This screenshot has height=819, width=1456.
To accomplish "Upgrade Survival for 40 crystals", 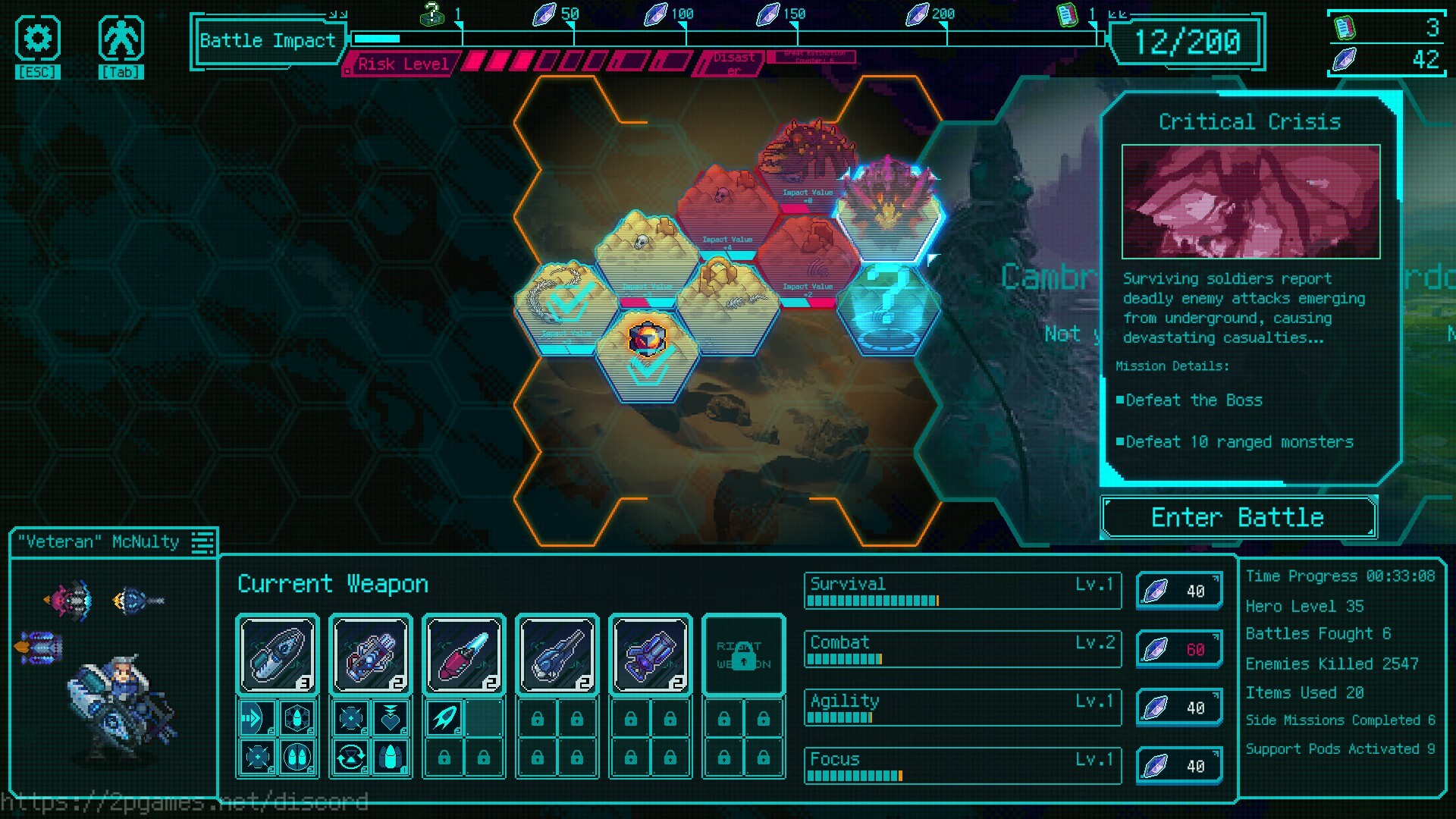I will point(1178,591).
